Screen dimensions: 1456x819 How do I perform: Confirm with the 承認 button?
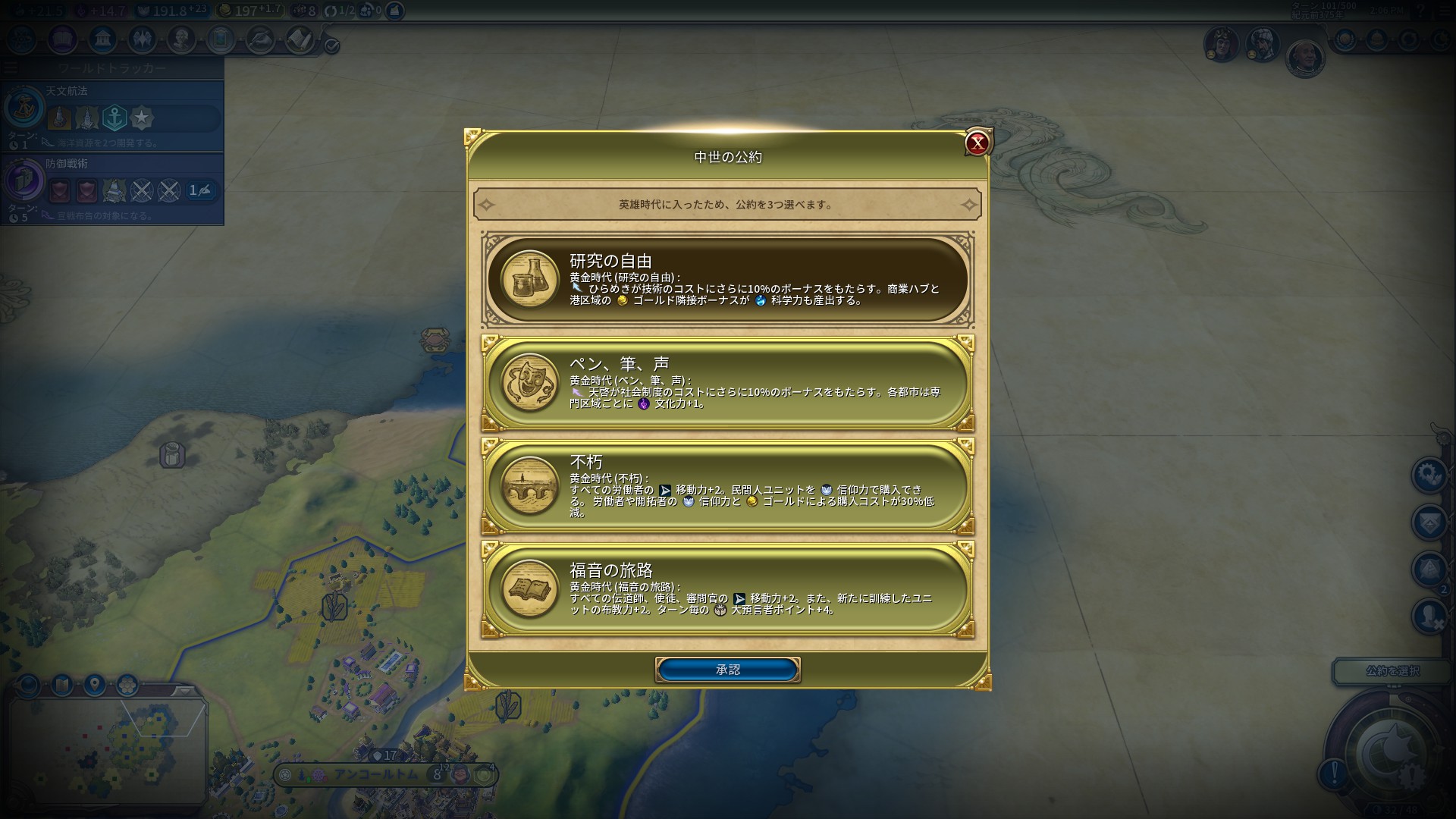pos(727,670)
